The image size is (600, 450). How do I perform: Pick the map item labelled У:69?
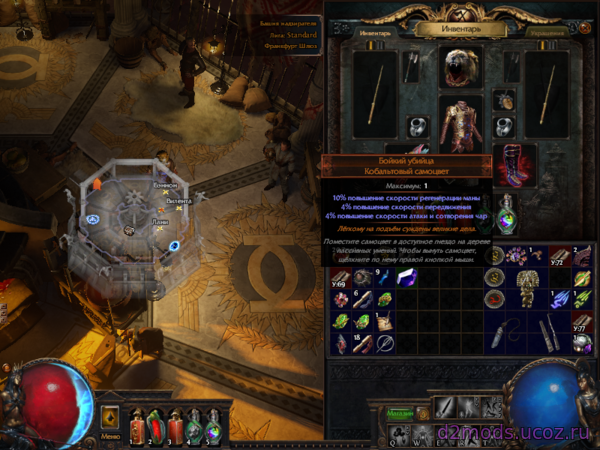[x=338, y=276]
